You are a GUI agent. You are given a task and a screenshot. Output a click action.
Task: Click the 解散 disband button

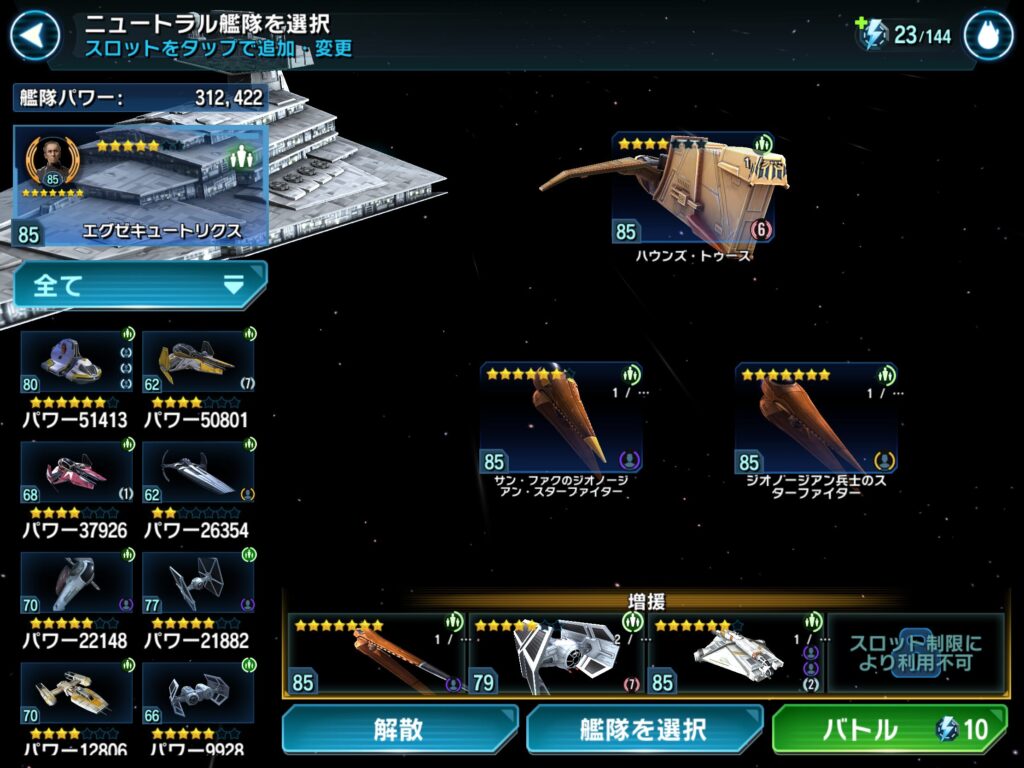[399, 729]
